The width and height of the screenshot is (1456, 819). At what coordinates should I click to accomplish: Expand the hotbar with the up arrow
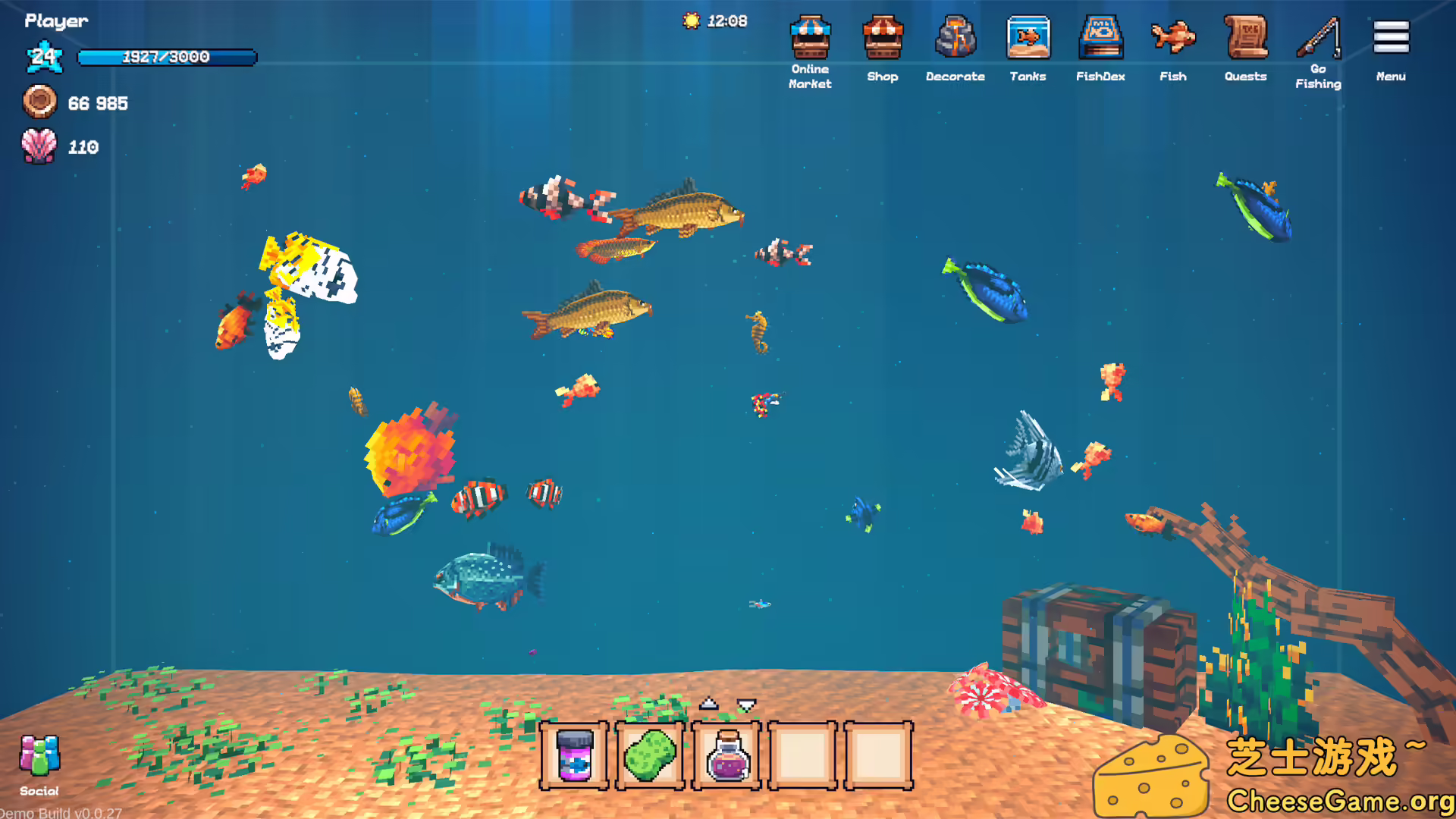pyautogui.click(x=708, y=703)
